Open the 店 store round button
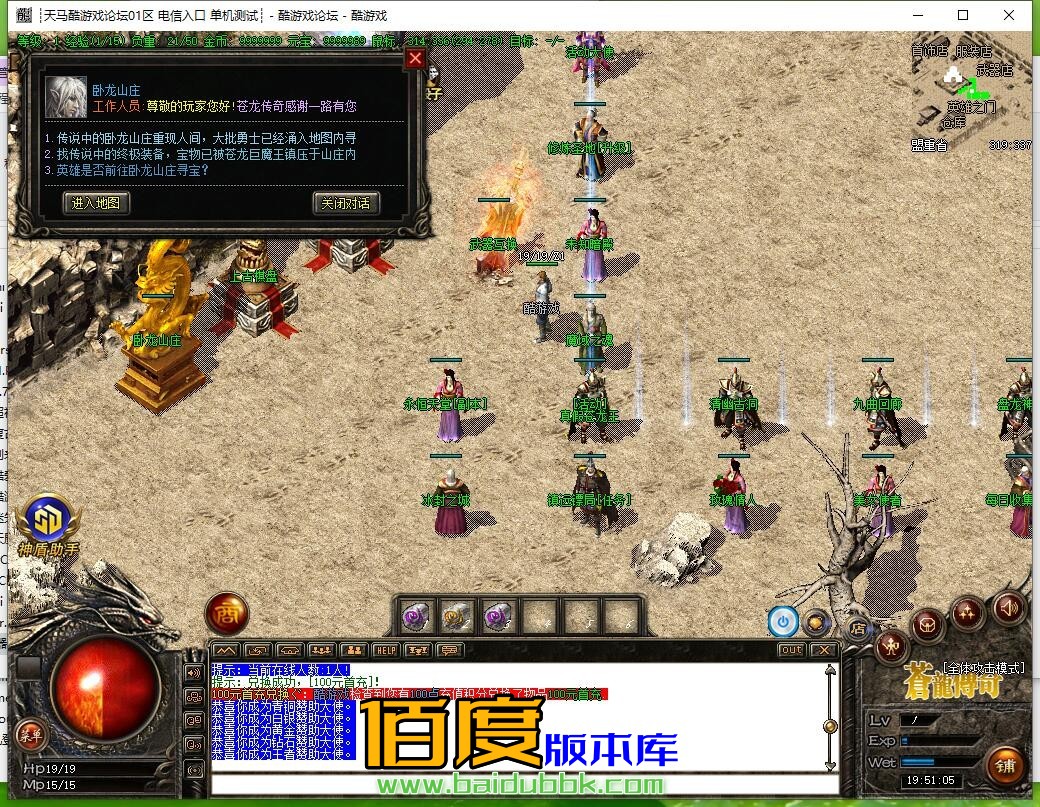The image size is (1040, 807). click(857, 629)
